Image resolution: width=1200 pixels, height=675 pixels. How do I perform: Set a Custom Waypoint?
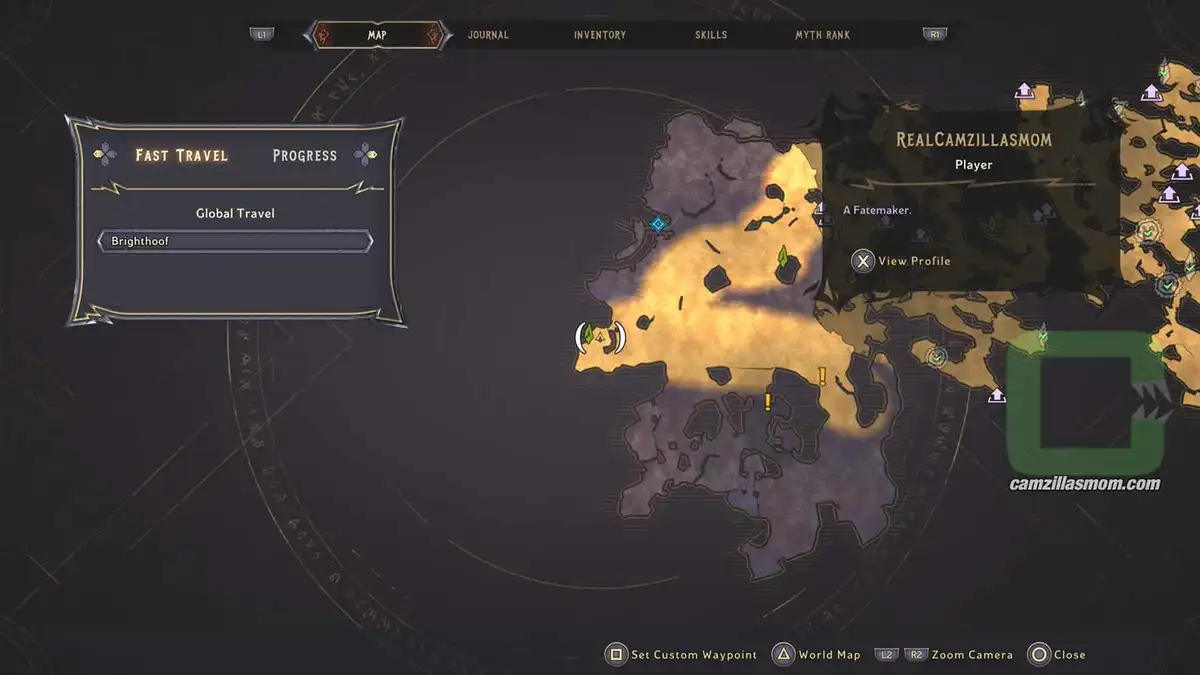coord(682,655)
